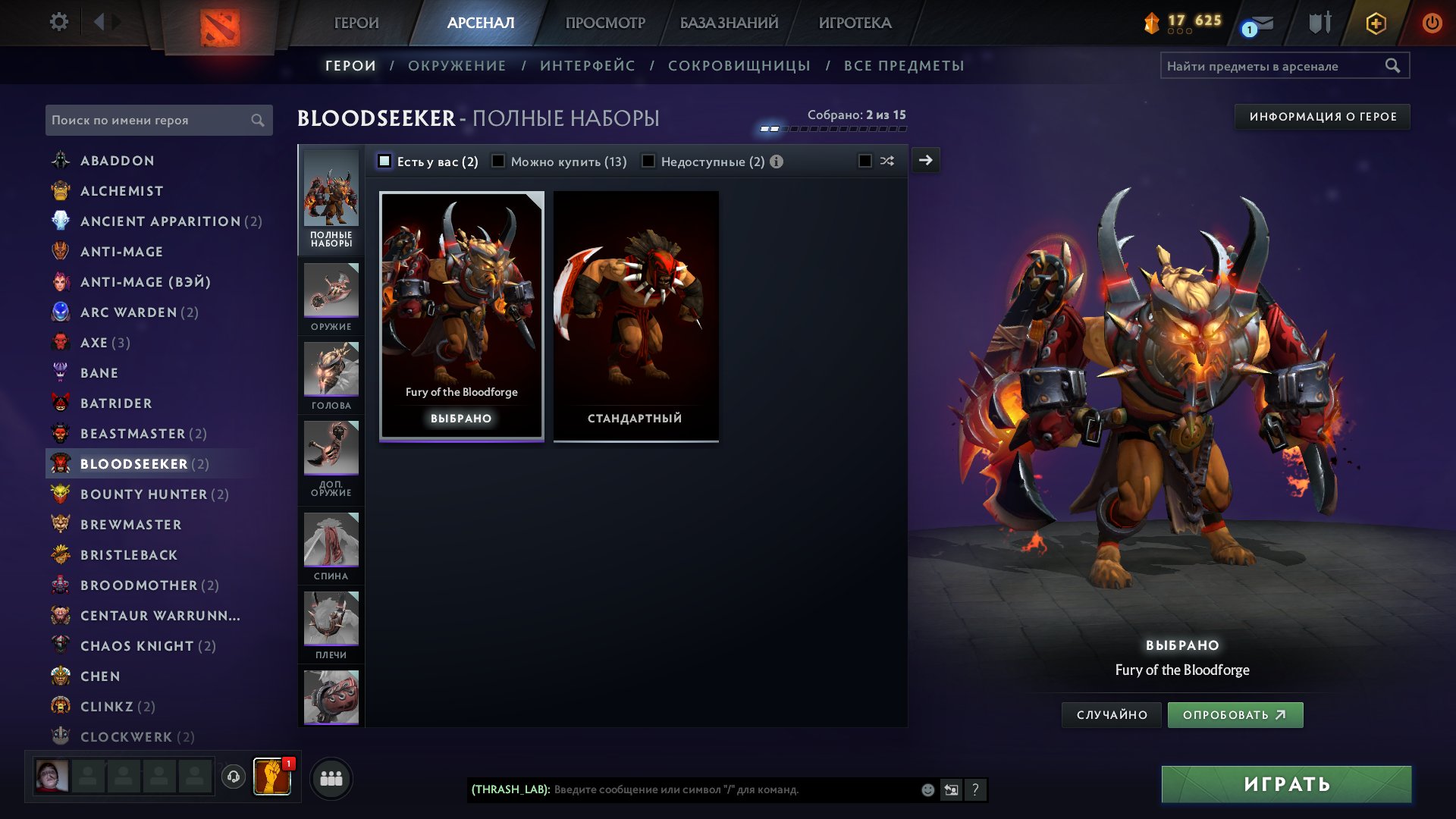Select Axe in the hero list
The height and width of the screenshot is (819, 1456).
point(94,343)
